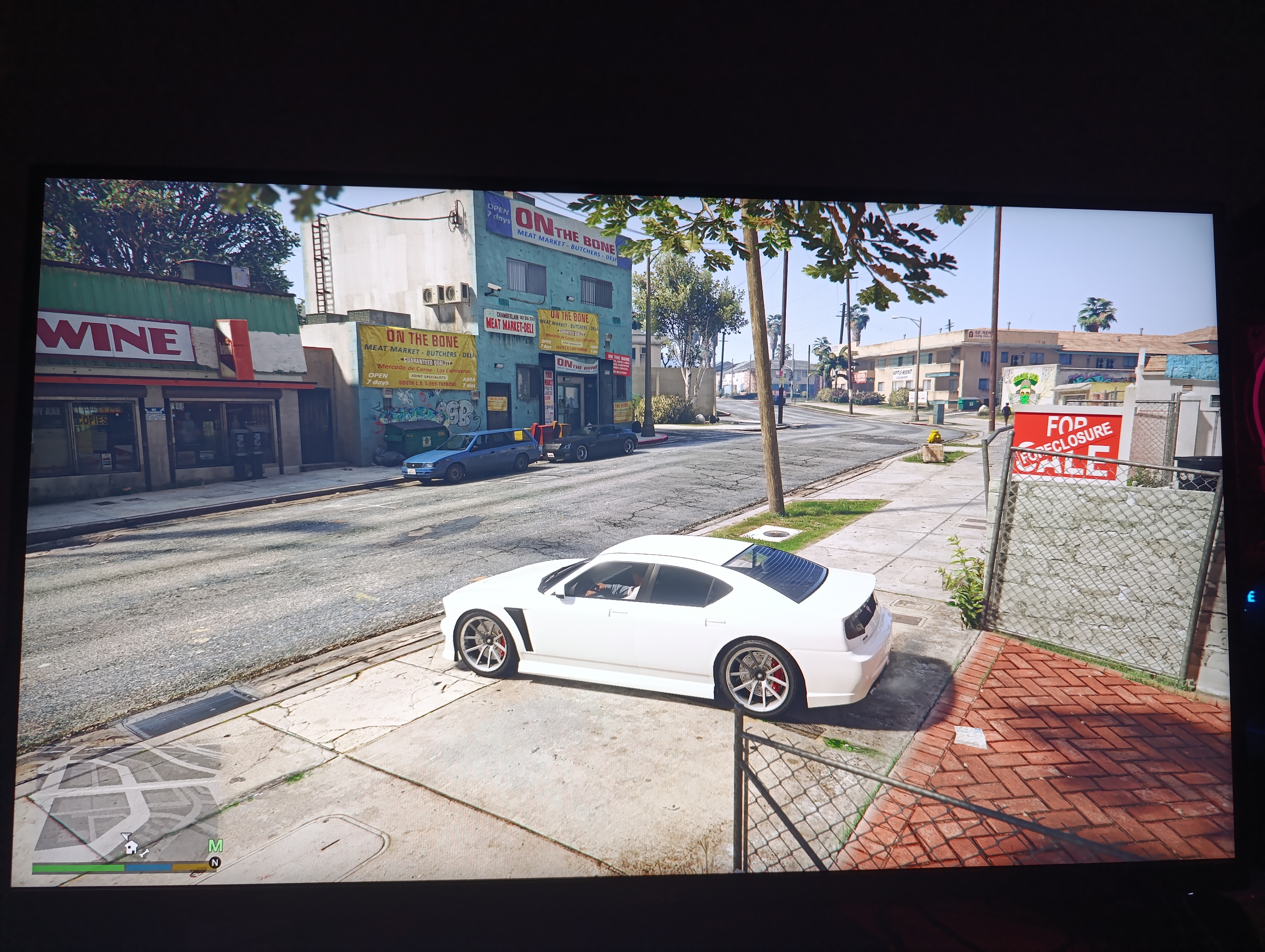This screenshot has height=952, width=1265.
Task: Click the north N compass indicator
Action: [215, 863]
